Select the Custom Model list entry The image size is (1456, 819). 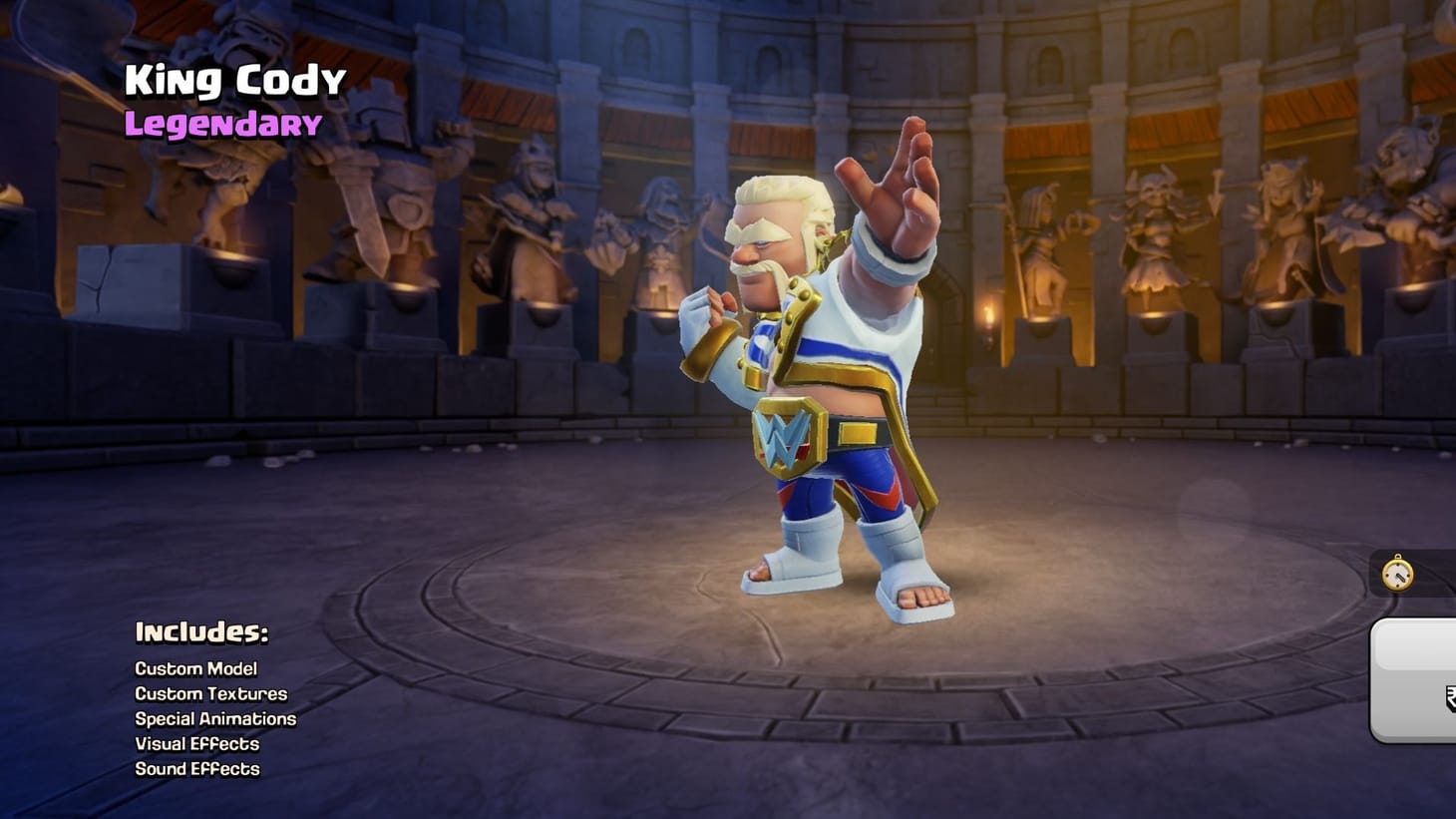tap(195, 669)
